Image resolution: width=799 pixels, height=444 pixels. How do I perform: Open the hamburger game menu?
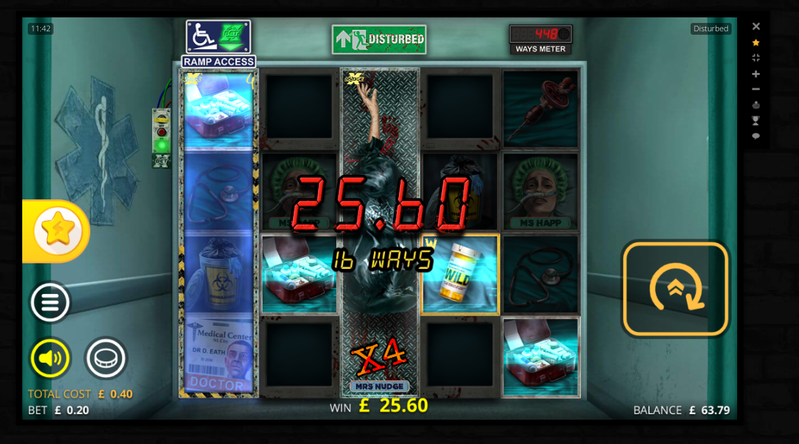coord(49,302)
